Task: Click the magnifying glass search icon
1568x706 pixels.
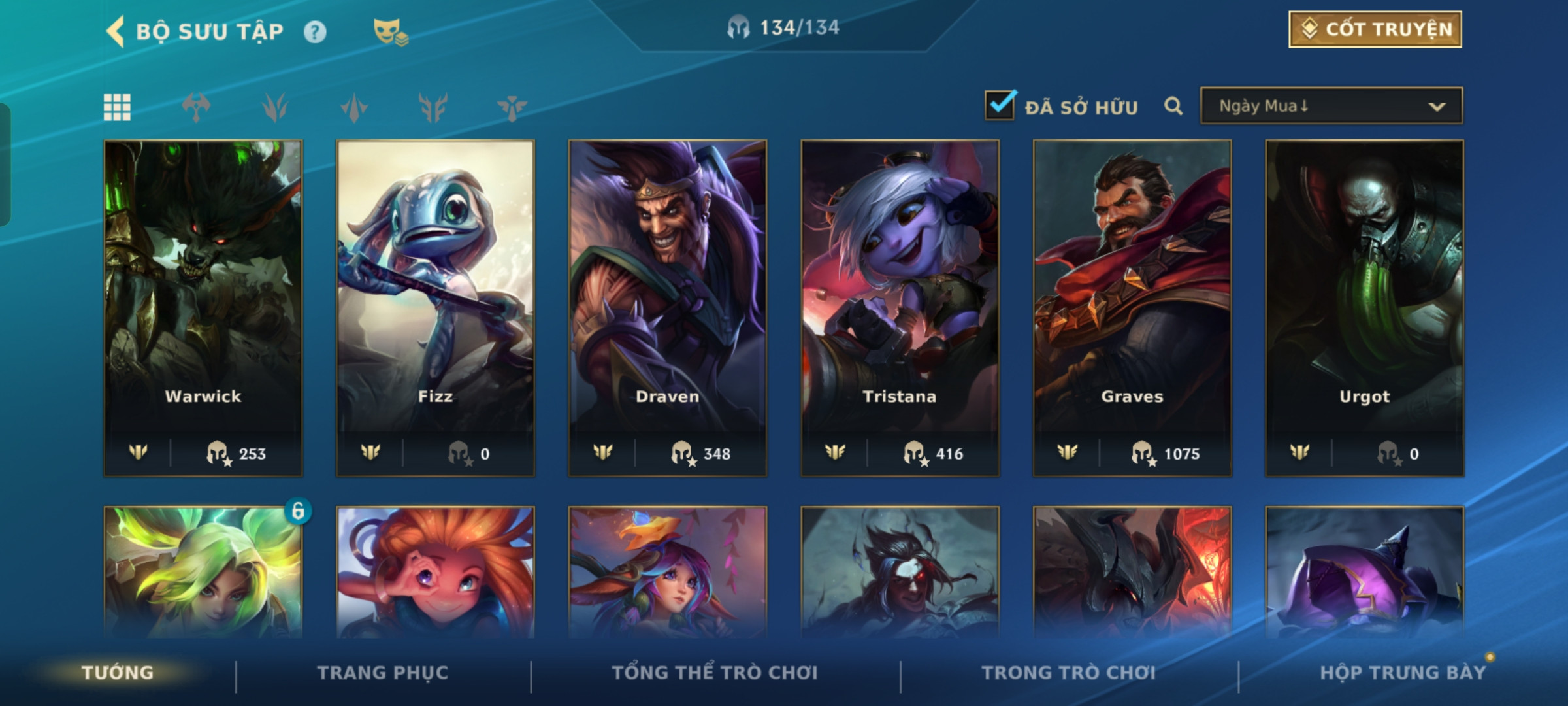Action: coord(1173,106)
